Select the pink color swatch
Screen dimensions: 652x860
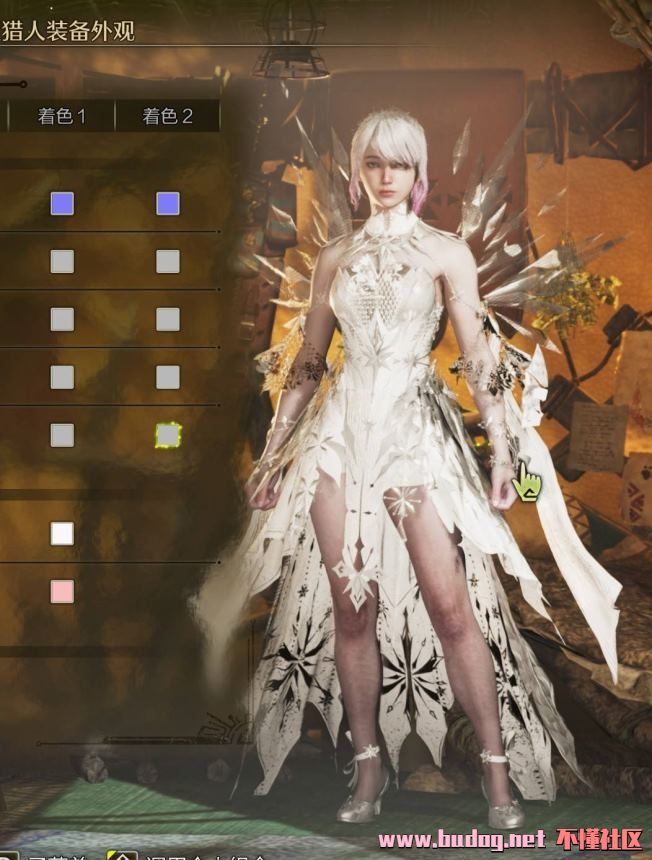click(62, 591)
